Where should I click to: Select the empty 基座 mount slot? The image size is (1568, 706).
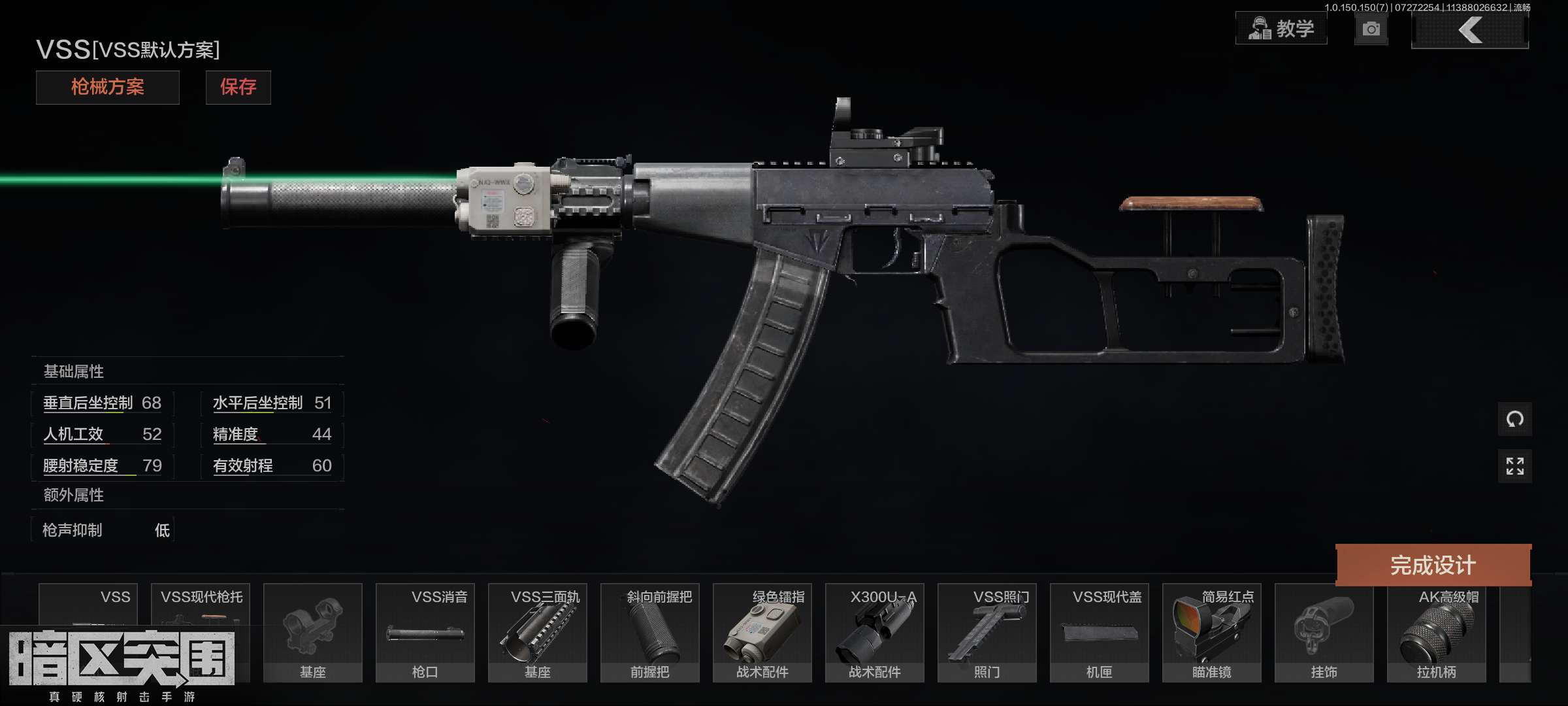click(x=313, y=632)
